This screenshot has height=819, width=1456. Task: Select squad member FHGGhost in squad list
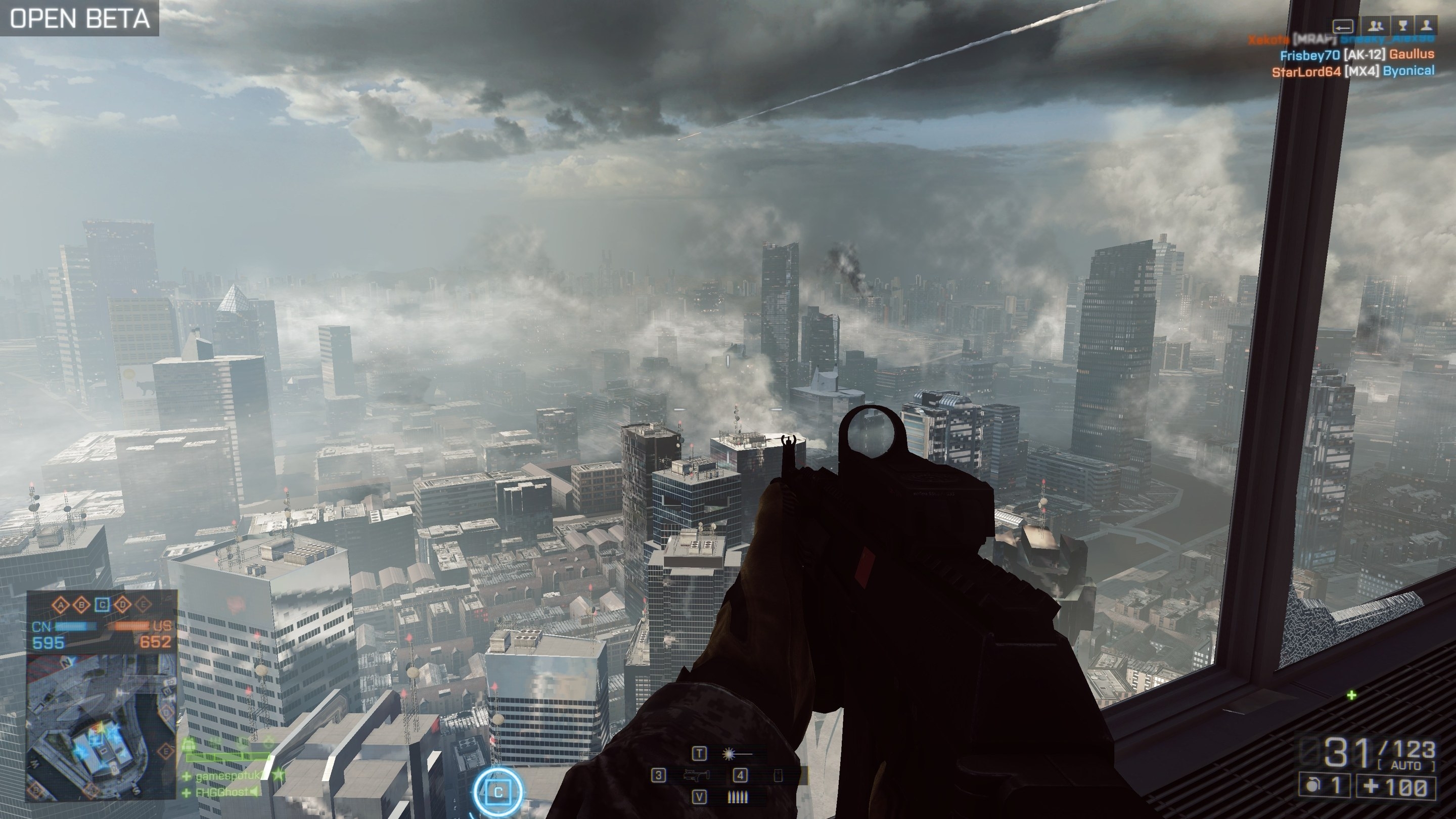tap(221, 792)
